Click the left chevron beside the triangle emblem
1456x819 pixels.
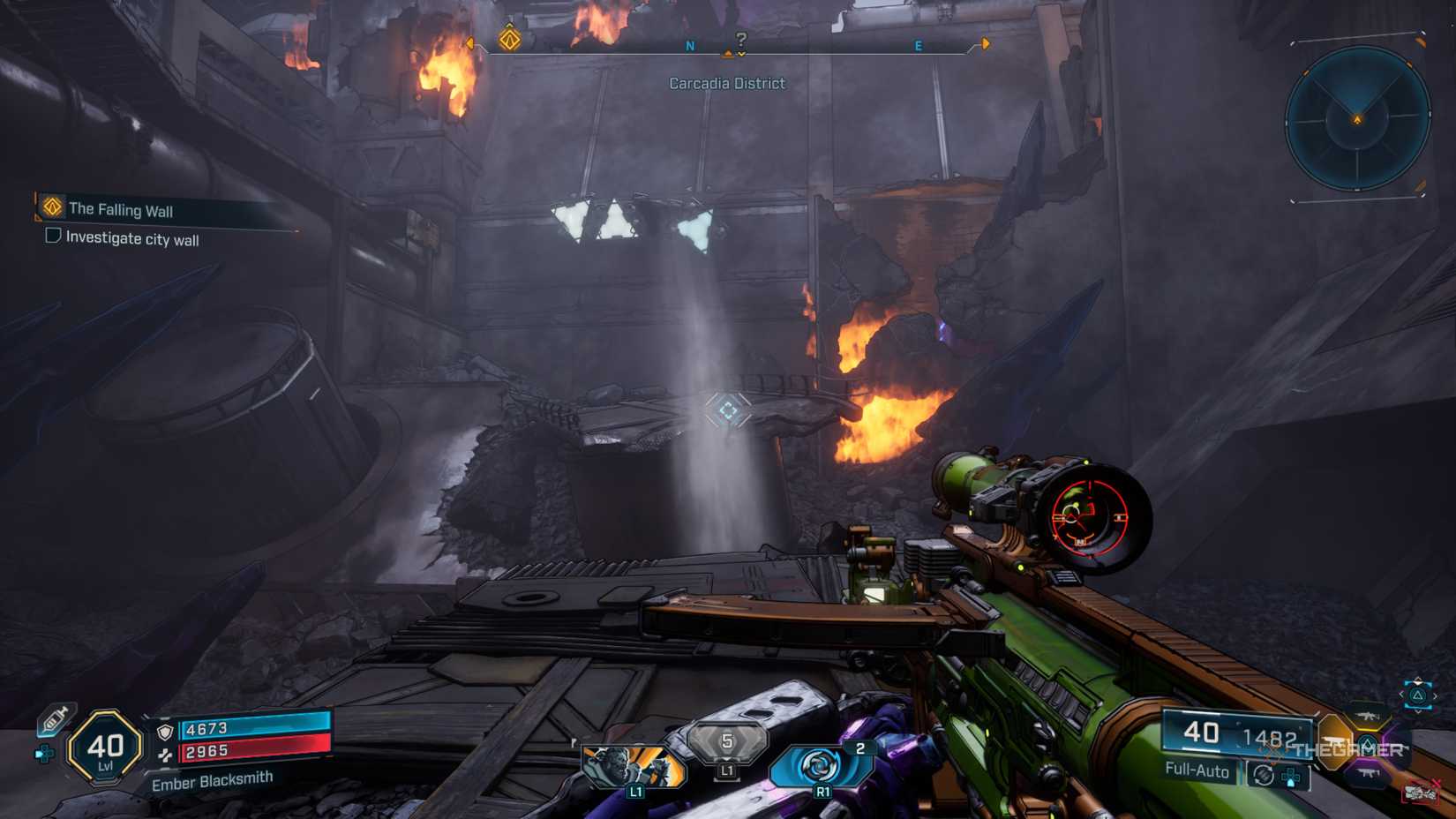click(1402, 695)
